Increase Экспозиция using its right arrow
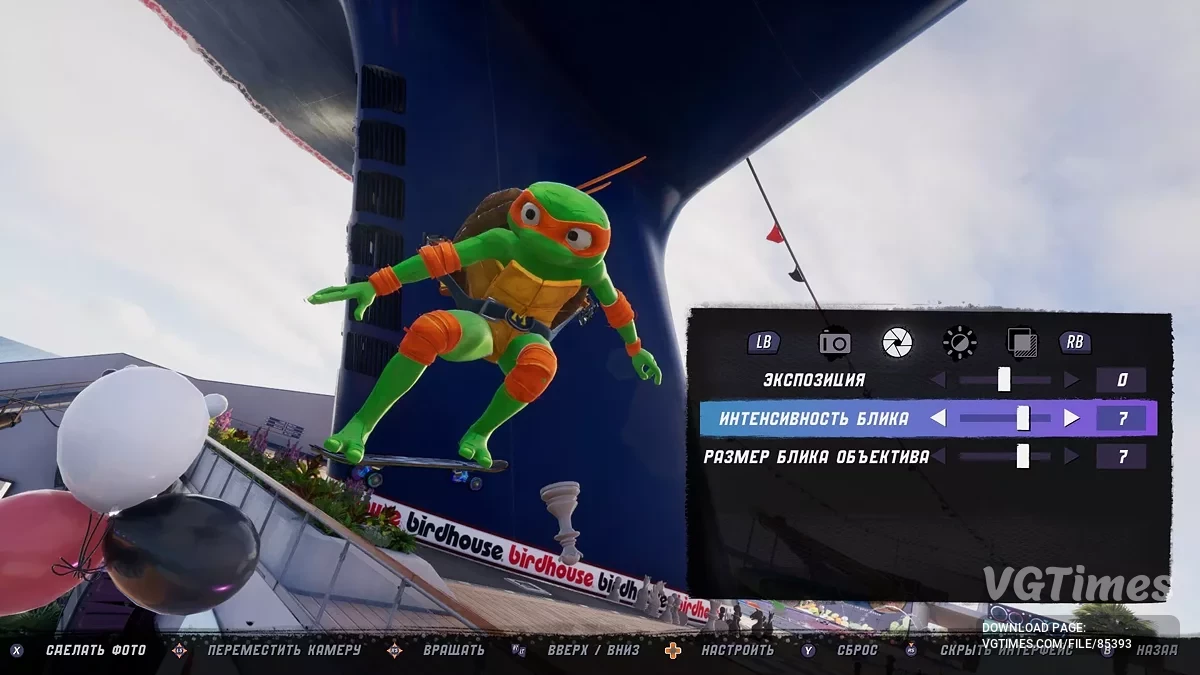This screenshot has height=675, width=1200. click(x=1071, y=380)
